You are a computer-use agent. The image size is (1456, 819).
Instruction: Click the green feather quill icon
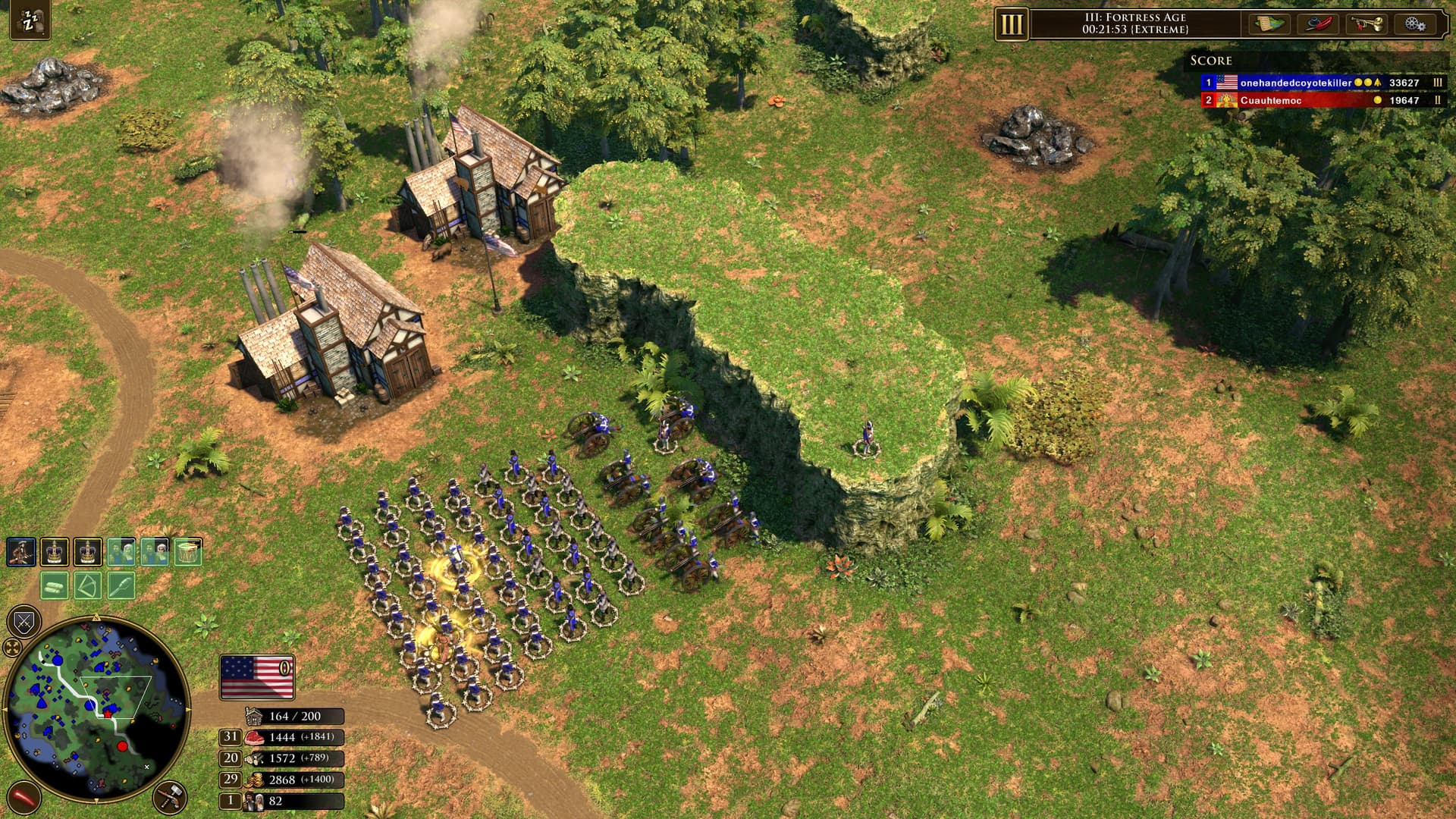coord(121,585)
